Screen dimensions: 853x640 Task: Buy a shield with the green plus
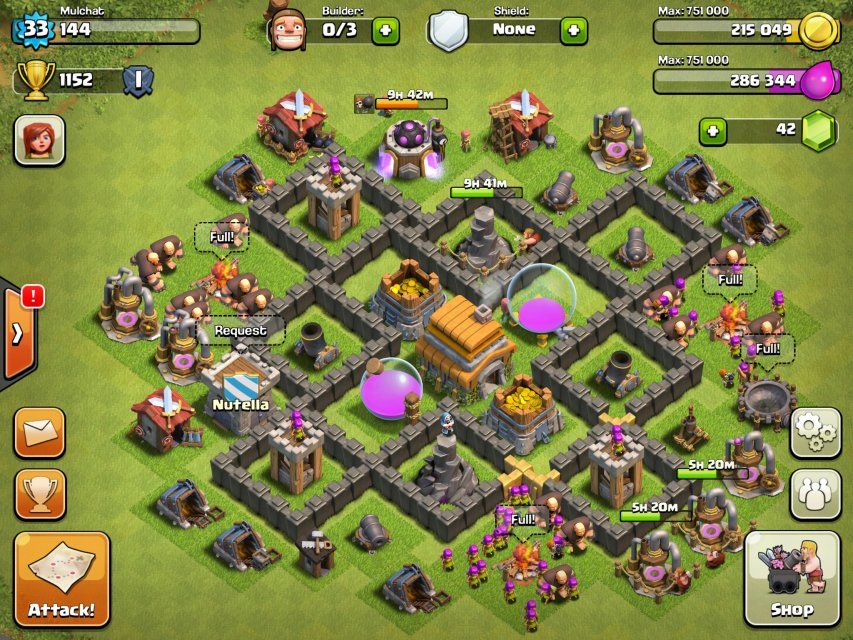click(x=573, y=30)
